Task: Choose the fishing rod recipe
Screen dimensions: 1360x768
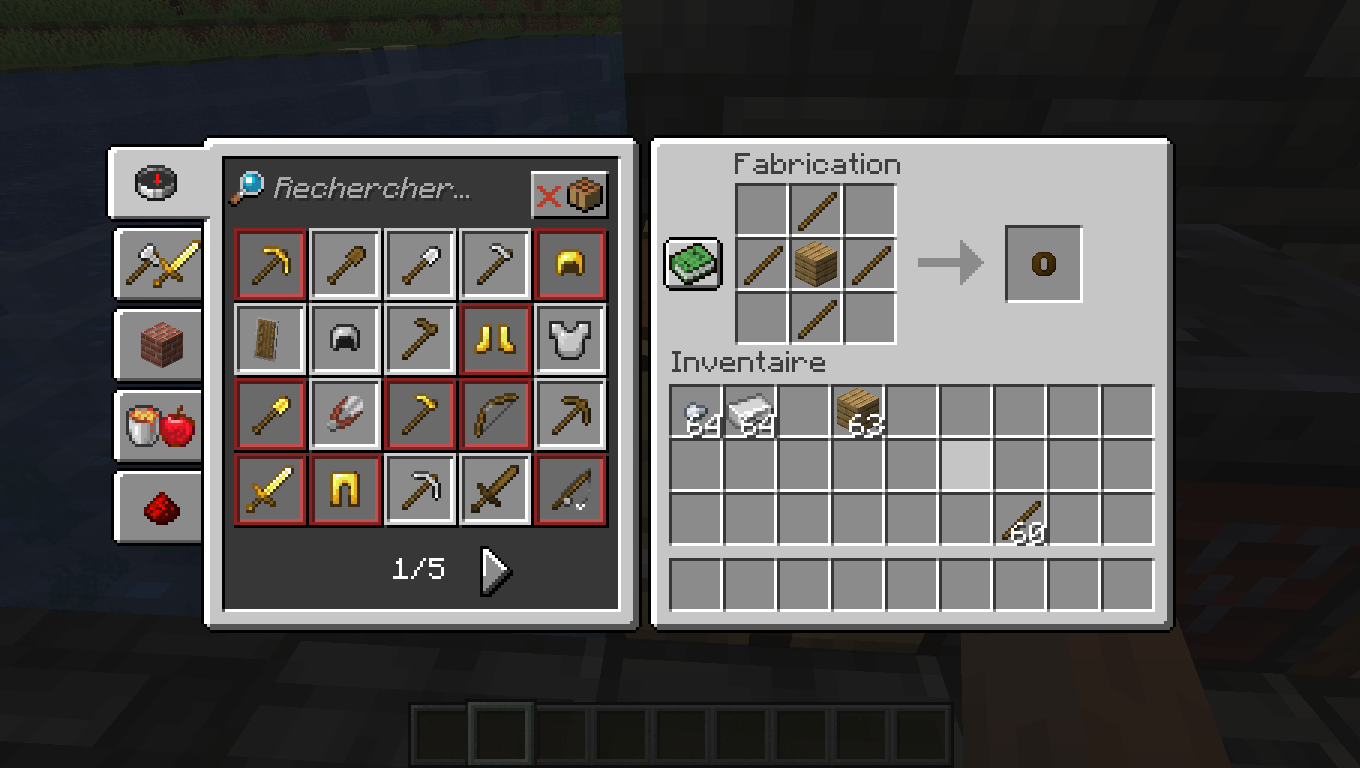Action: click(569, 488)
